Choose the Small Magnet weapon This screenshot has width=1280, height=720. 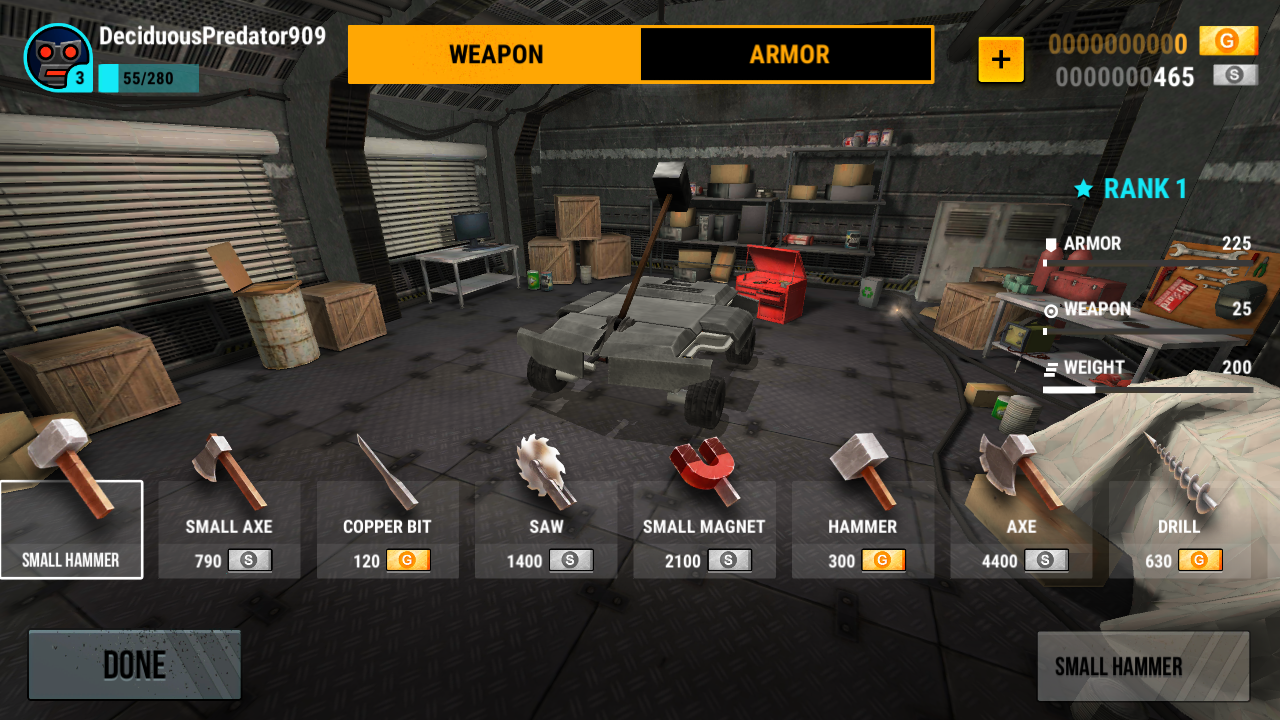coord(704,529)
